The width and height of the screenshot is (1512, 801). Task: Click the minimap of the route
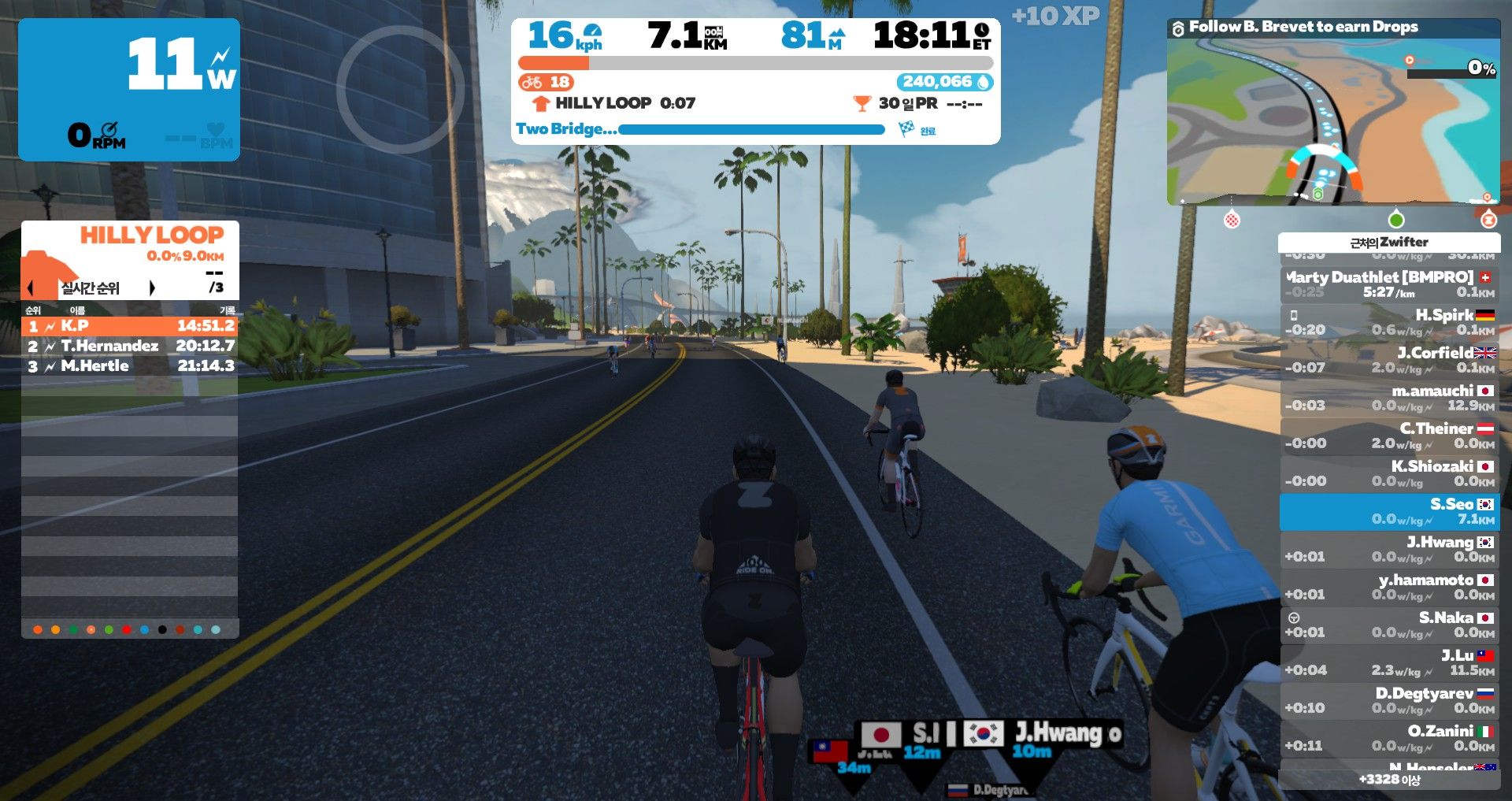click(1332, 122)
